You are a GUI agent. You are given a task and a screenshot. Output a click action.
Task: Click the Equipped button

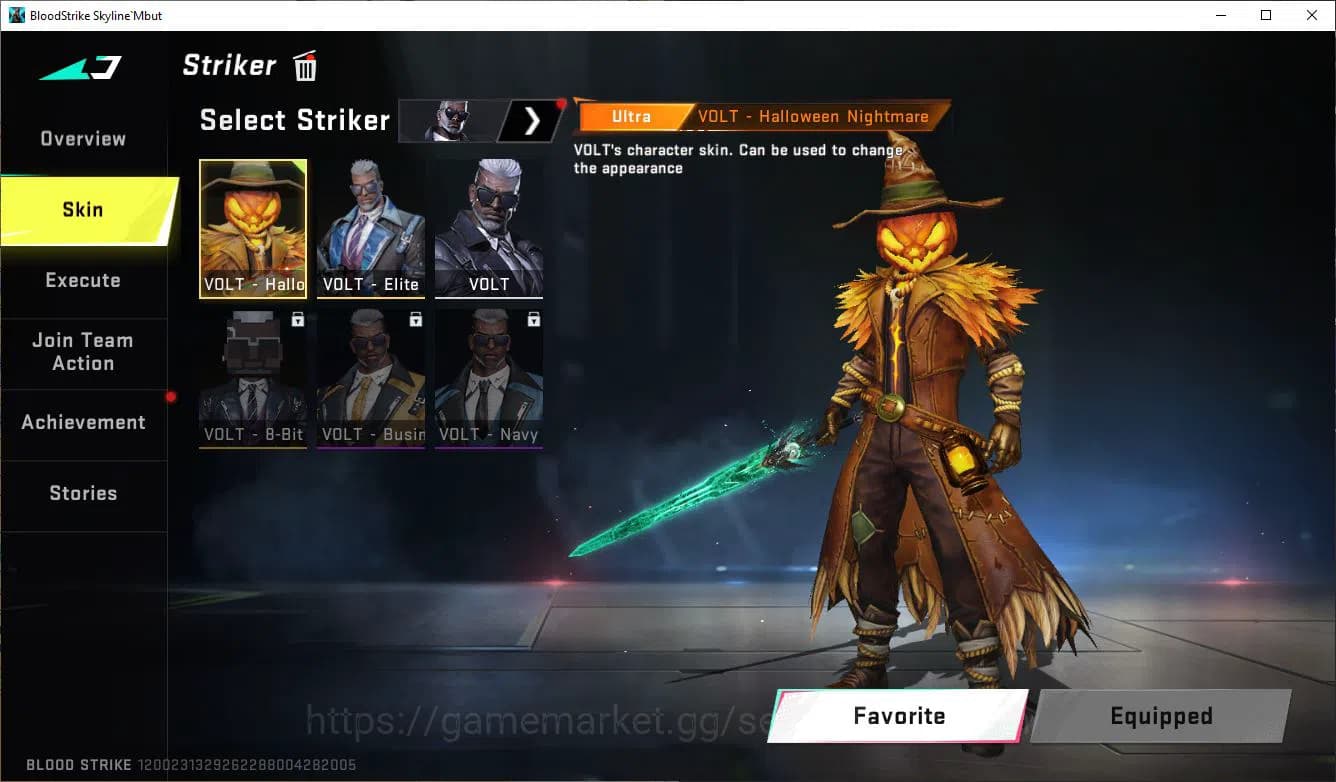1160,715
